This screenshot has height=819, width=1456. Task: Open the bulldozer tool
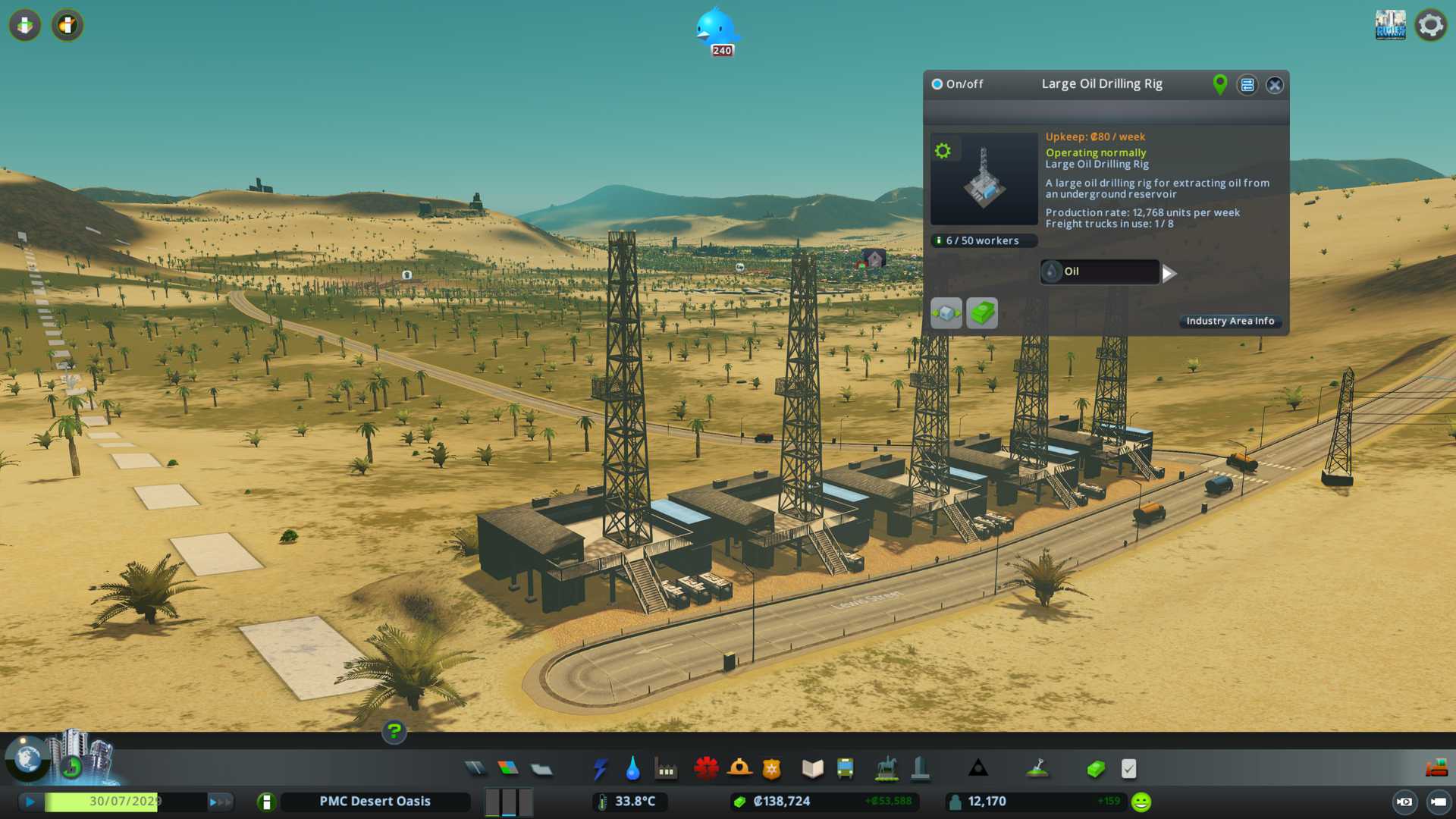pyautogui.click(x=1436, y=769)
